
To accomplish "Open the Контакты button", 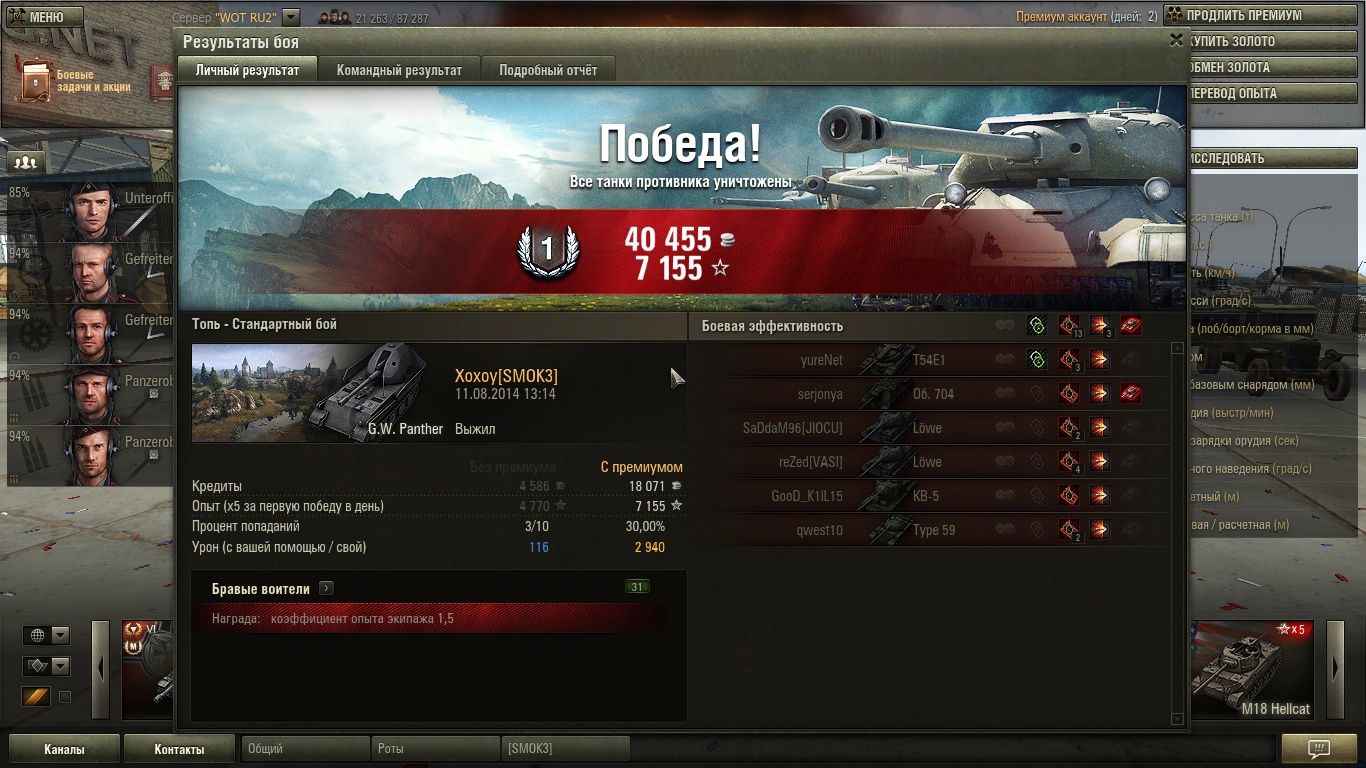I will [179, 749].
